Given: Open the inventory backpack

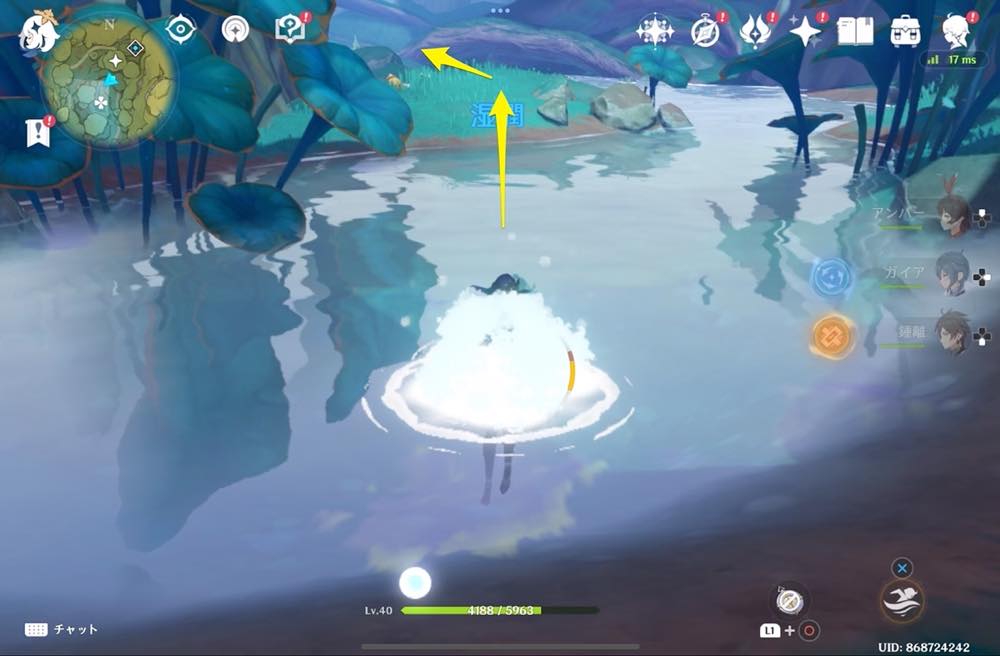Looking at the screenshot, I should [x=906, y=31].
